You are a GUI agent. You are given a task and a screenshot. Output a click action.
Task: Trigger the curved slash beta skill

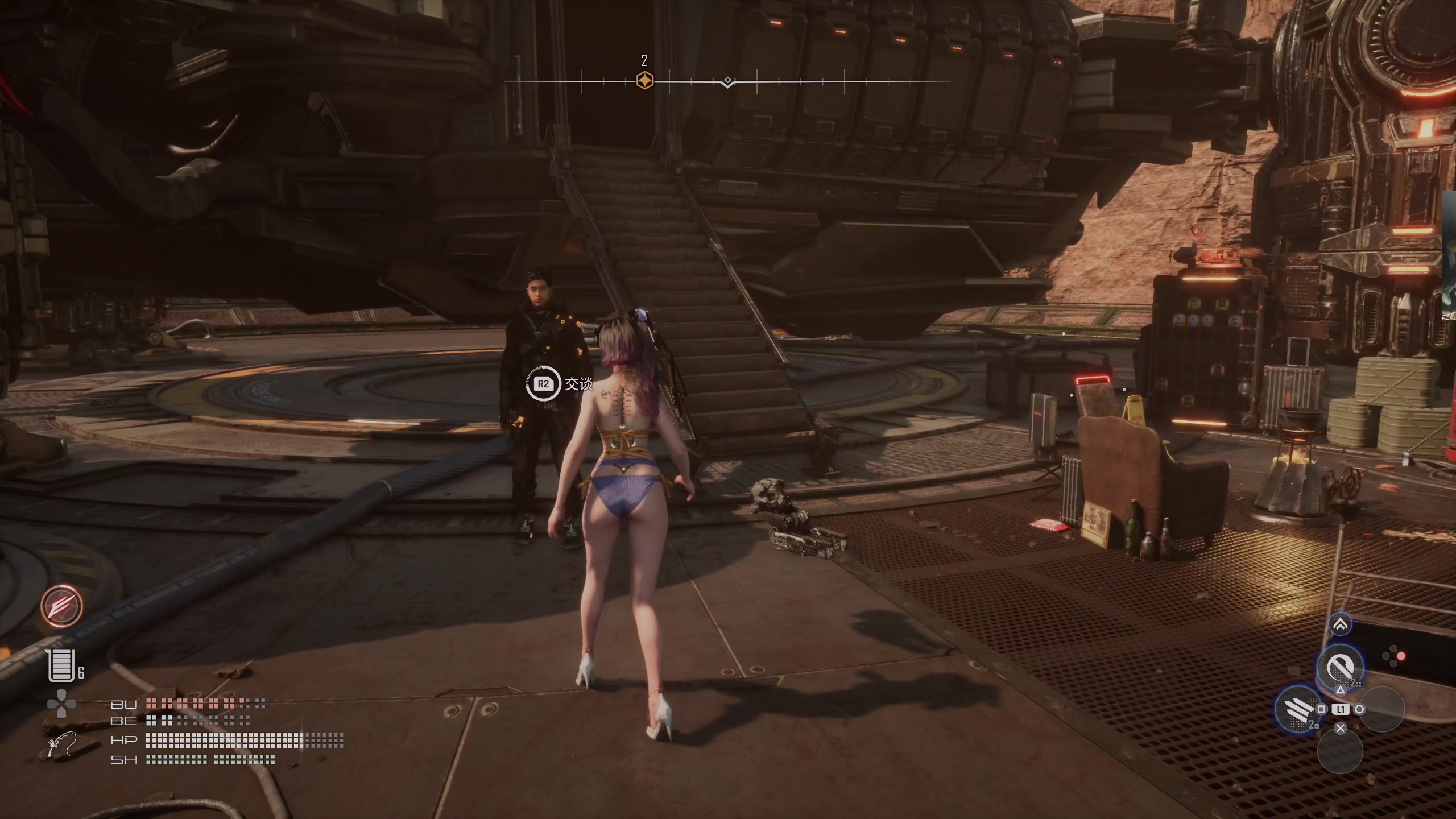(x=1339, y=666)
